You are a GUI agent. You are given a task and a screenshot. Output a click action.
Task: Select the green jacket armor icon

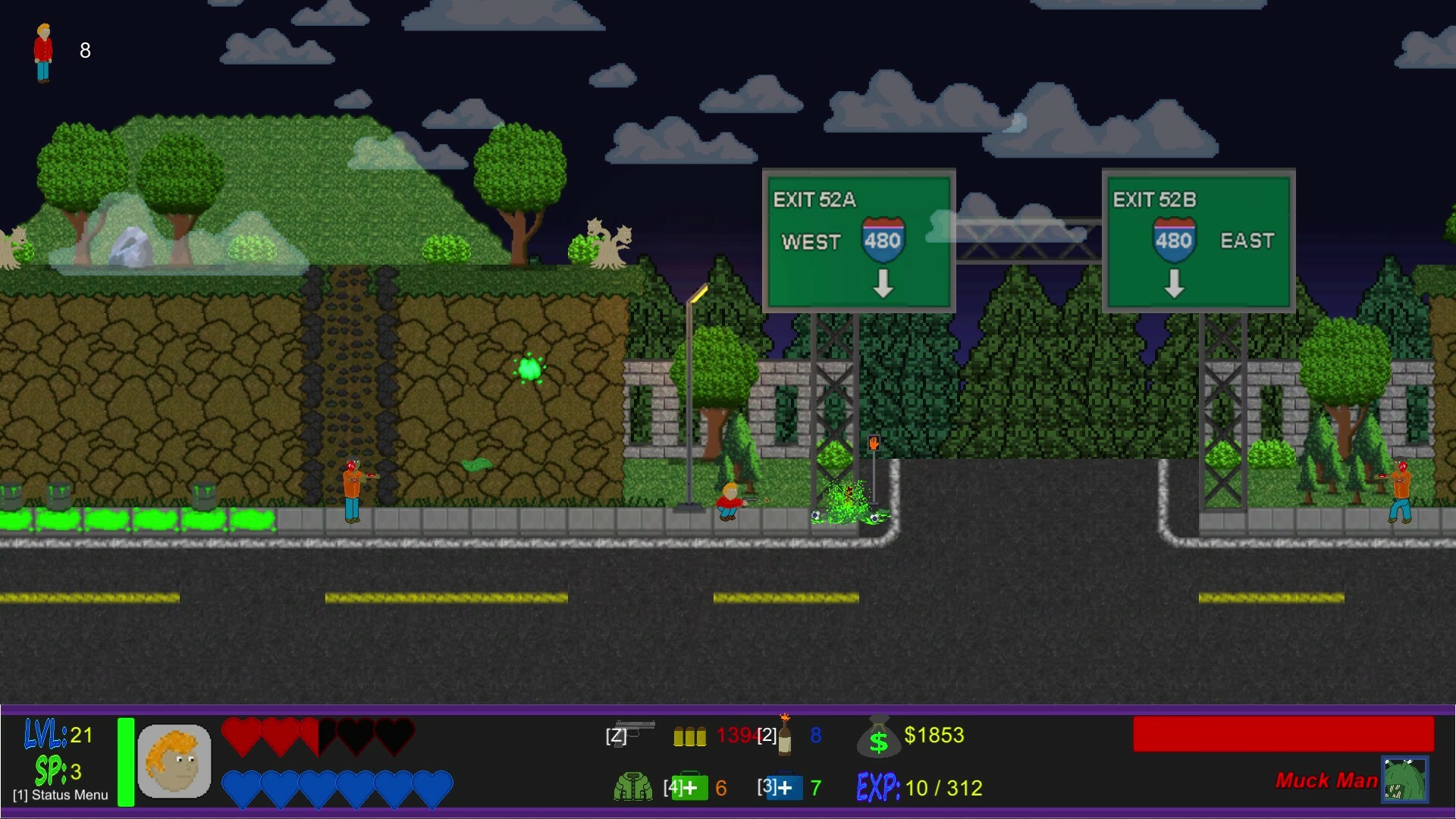tap(632, 787)
